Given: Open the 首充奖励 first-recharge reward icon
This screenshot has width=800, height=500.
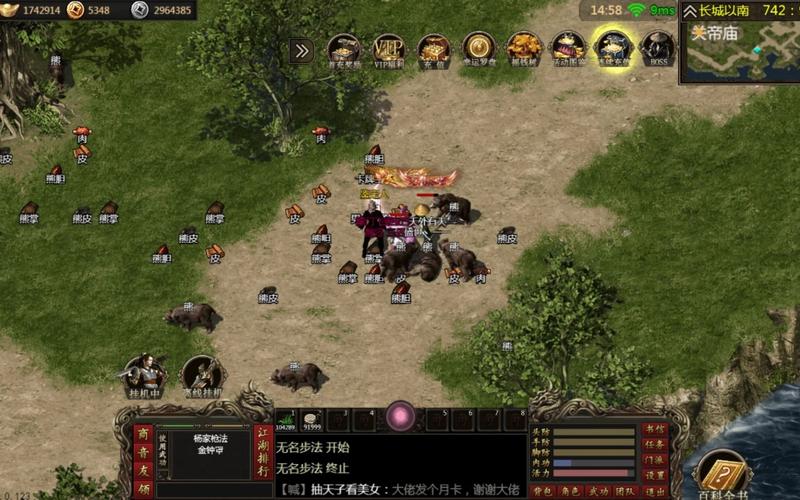Looking at the screenshot, I should point(345,48).
